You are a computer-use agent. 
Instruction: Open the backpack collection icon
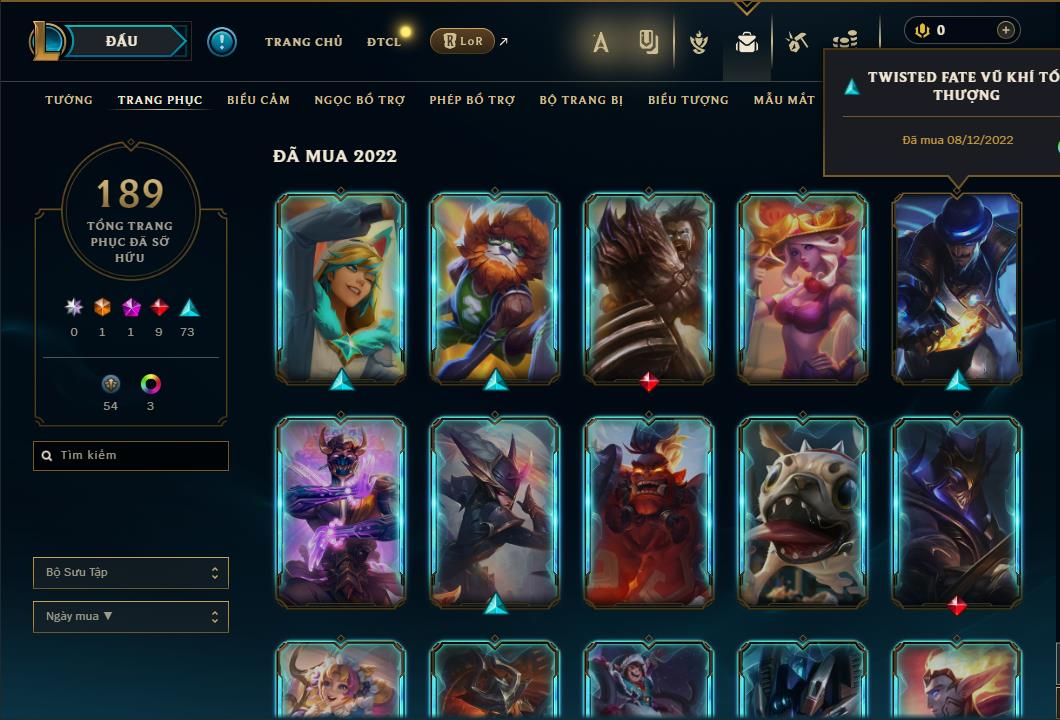(746, 42)
